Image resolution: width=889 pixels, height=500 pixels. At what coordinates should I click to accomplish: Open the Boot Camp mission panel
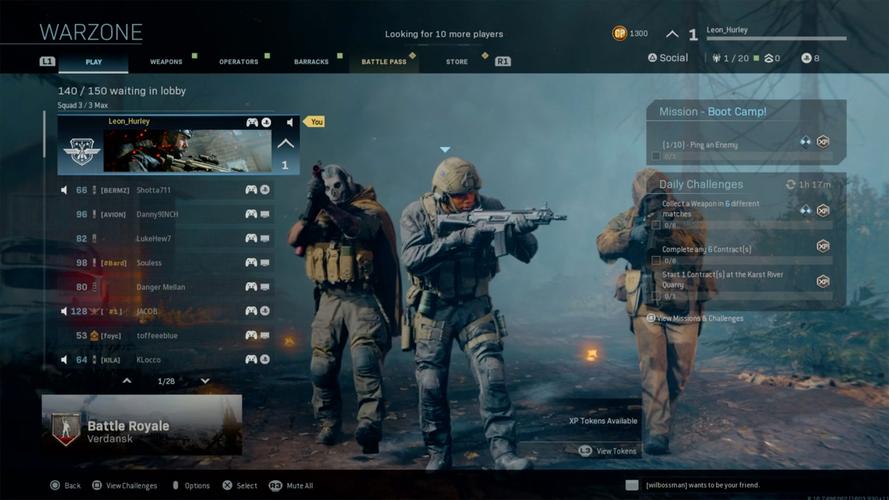point(746,112)
